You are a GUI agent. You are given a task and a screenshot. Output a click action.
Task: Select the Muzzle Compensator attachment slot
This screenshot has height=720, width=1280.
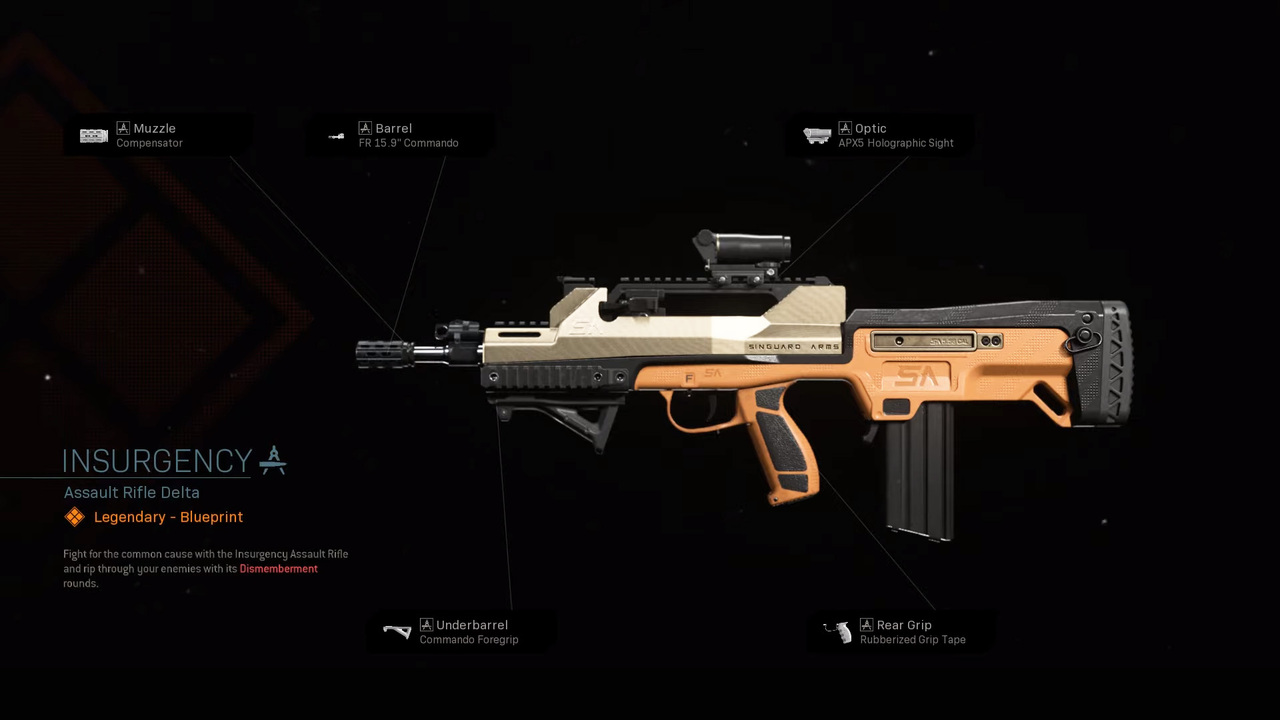[x=148, y=135]
